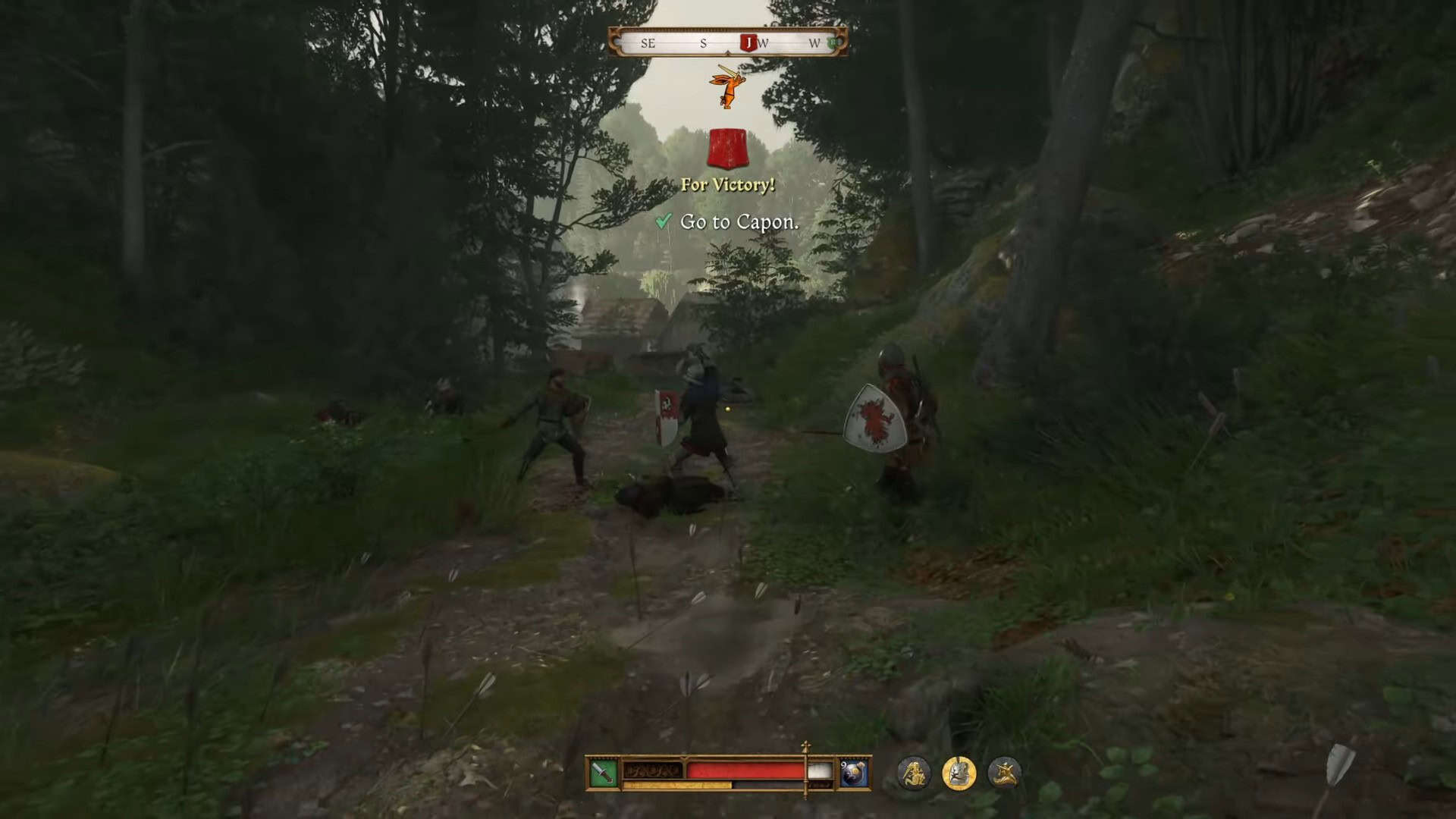Select the red J quest marker on the compass
Screen dimensions: 1456x819
pos(748,43)
